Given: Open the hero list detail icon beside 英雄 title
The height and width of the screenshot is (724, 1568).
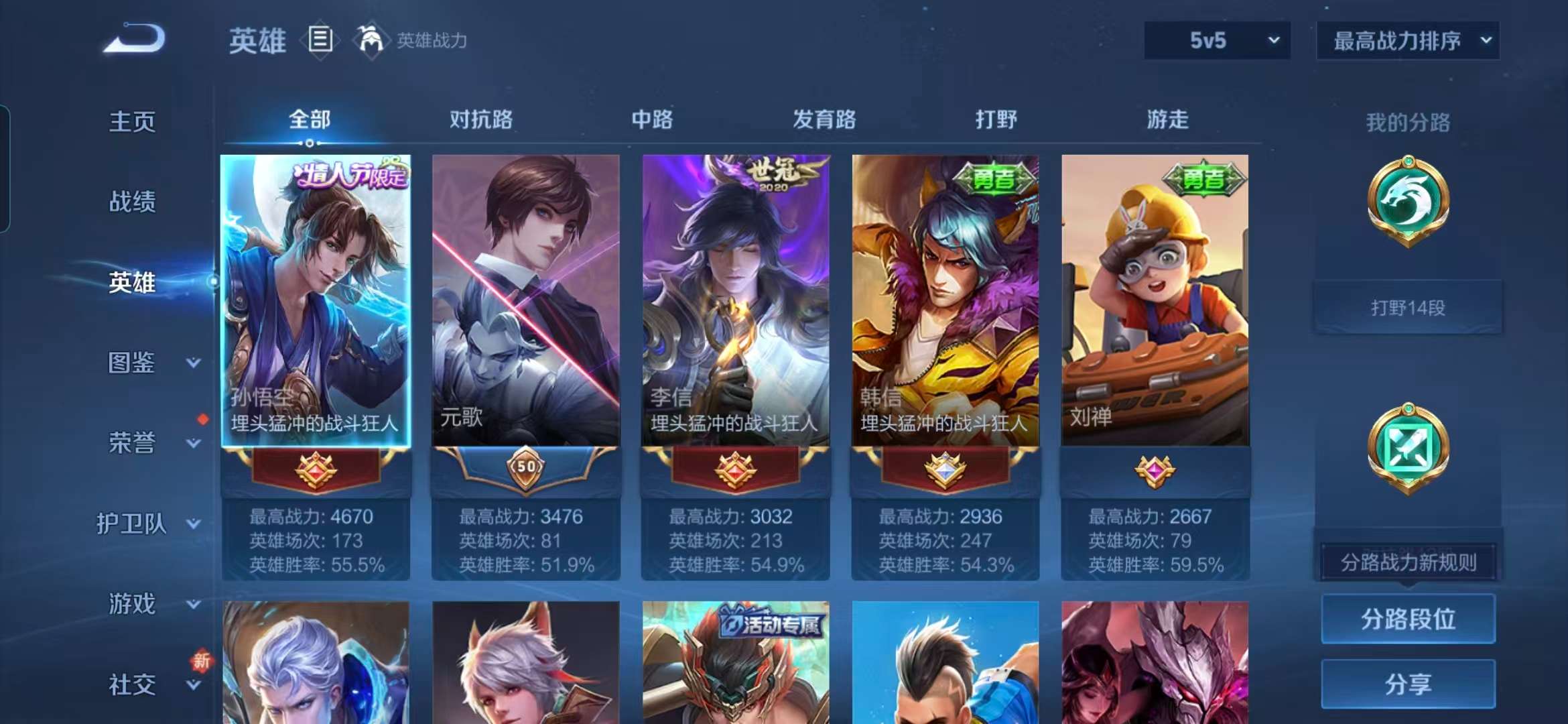Looking at the screenshot, I should pyautogui.click(x=320, y=39).
